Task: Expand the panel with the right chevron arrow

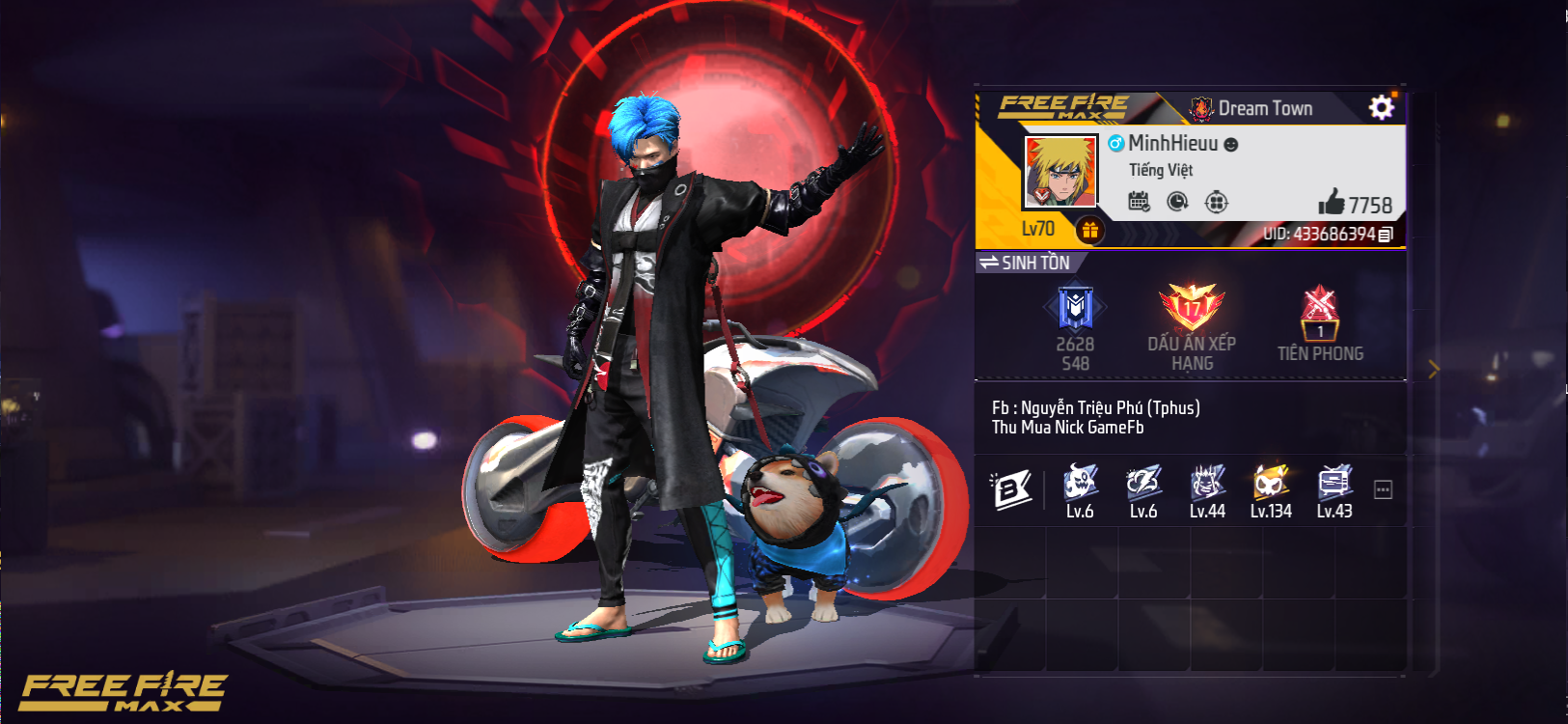Action: pos(1432,367)
